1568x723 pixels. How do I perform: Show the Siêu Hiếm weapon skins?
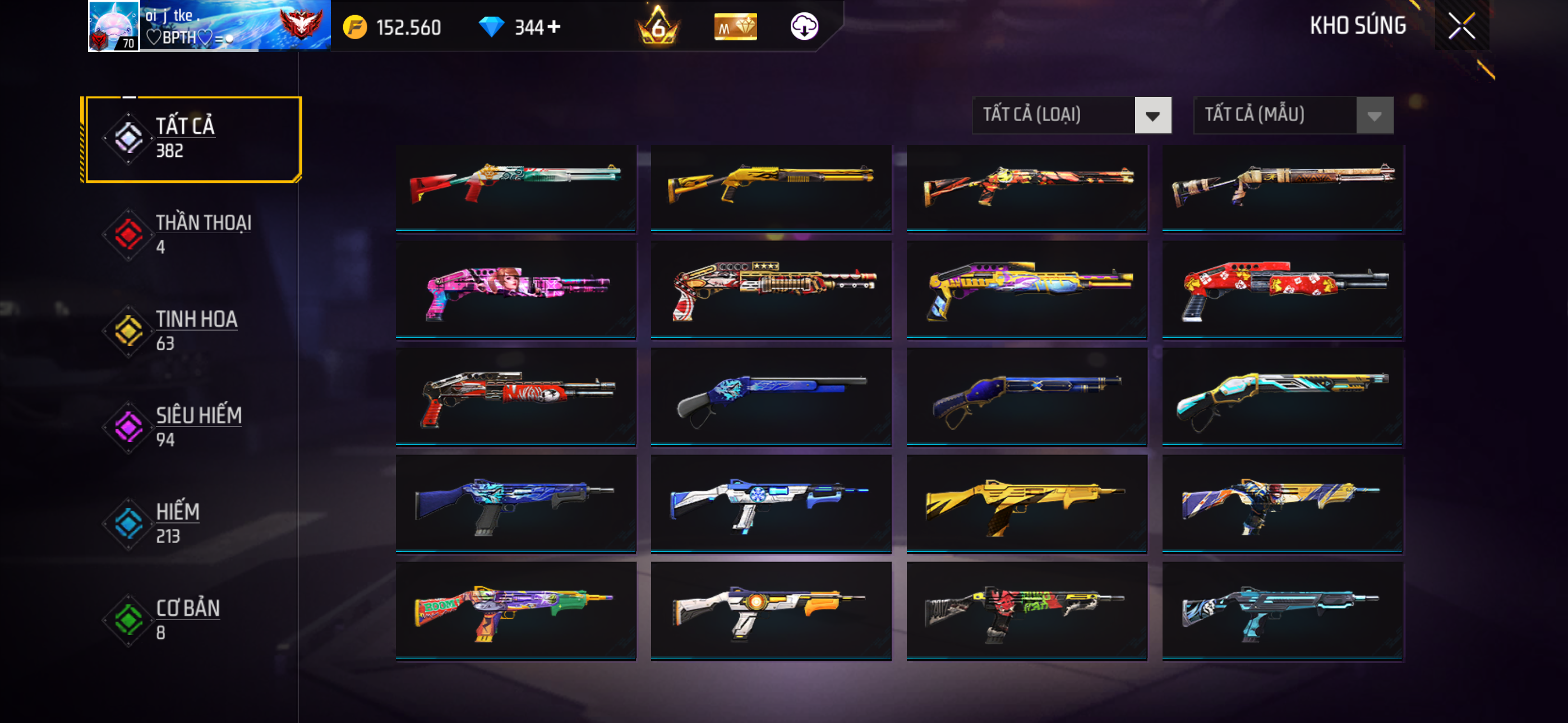tap(192, 427)
